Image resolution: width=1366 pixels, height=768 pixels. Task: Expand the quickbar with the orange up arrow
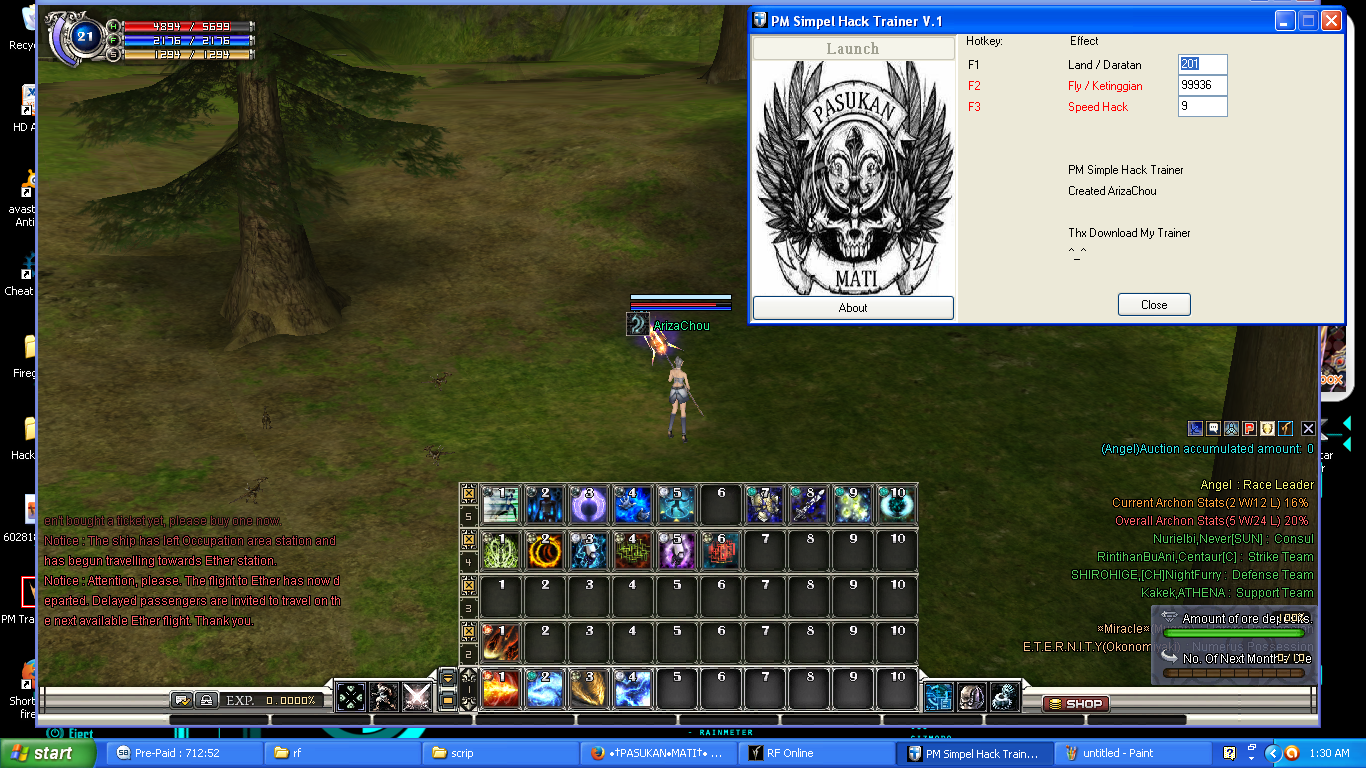(x=447, y=701)
